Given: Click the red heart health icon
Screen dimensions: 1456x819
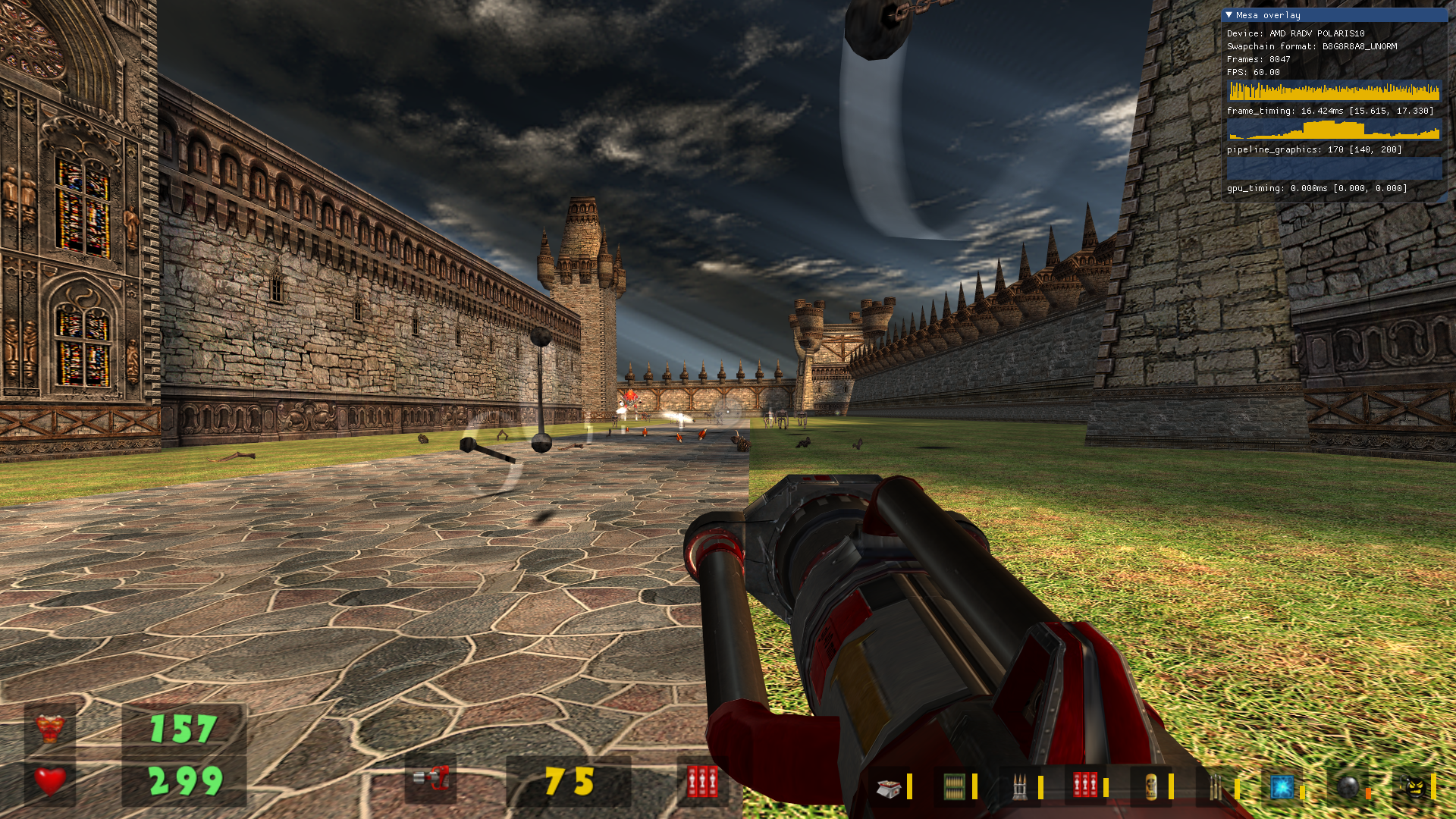Looking at the screenshot, I should [x=47, y=777].
